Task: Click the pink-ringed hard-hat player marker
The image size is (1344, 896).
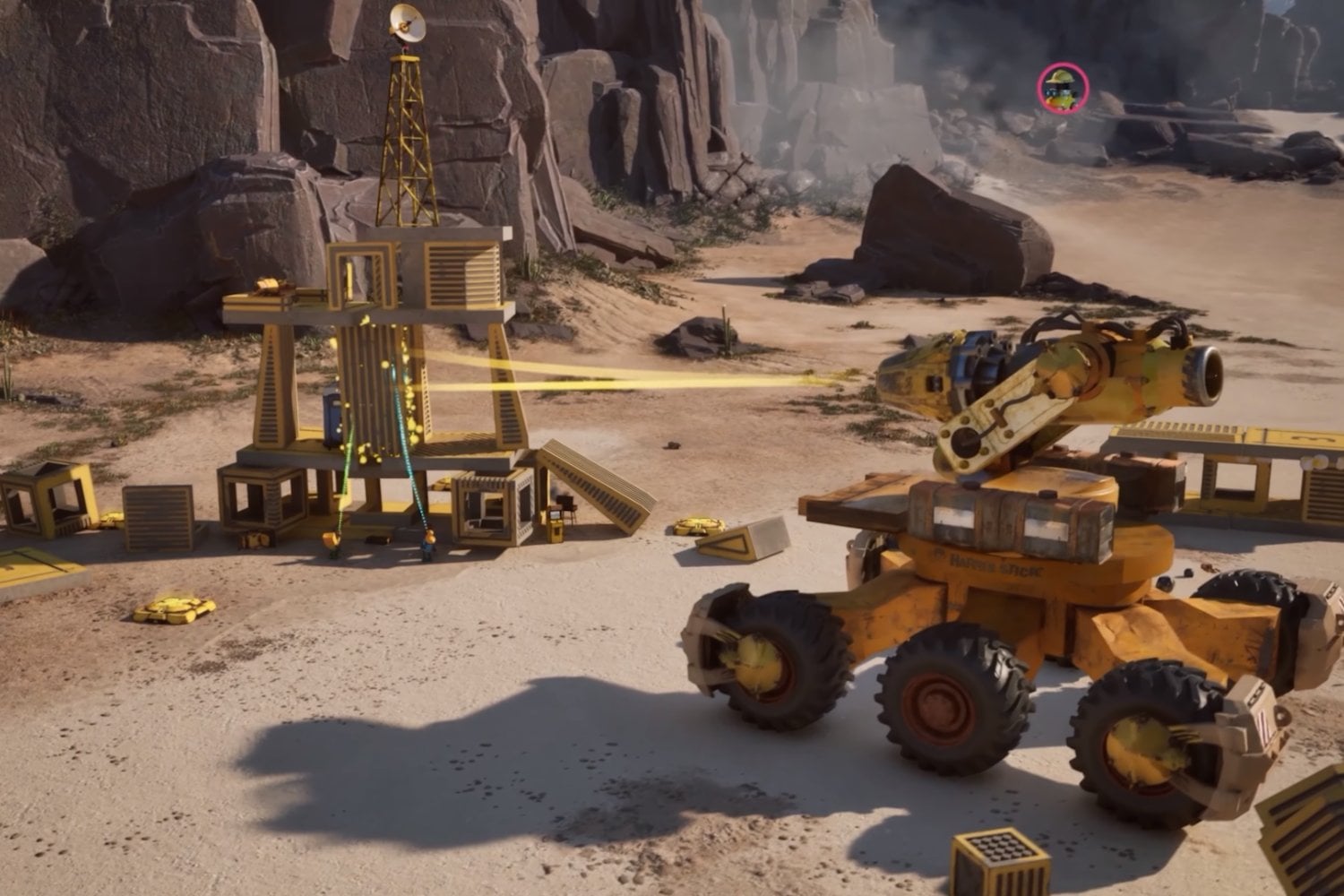Action: coord(1063,89)
